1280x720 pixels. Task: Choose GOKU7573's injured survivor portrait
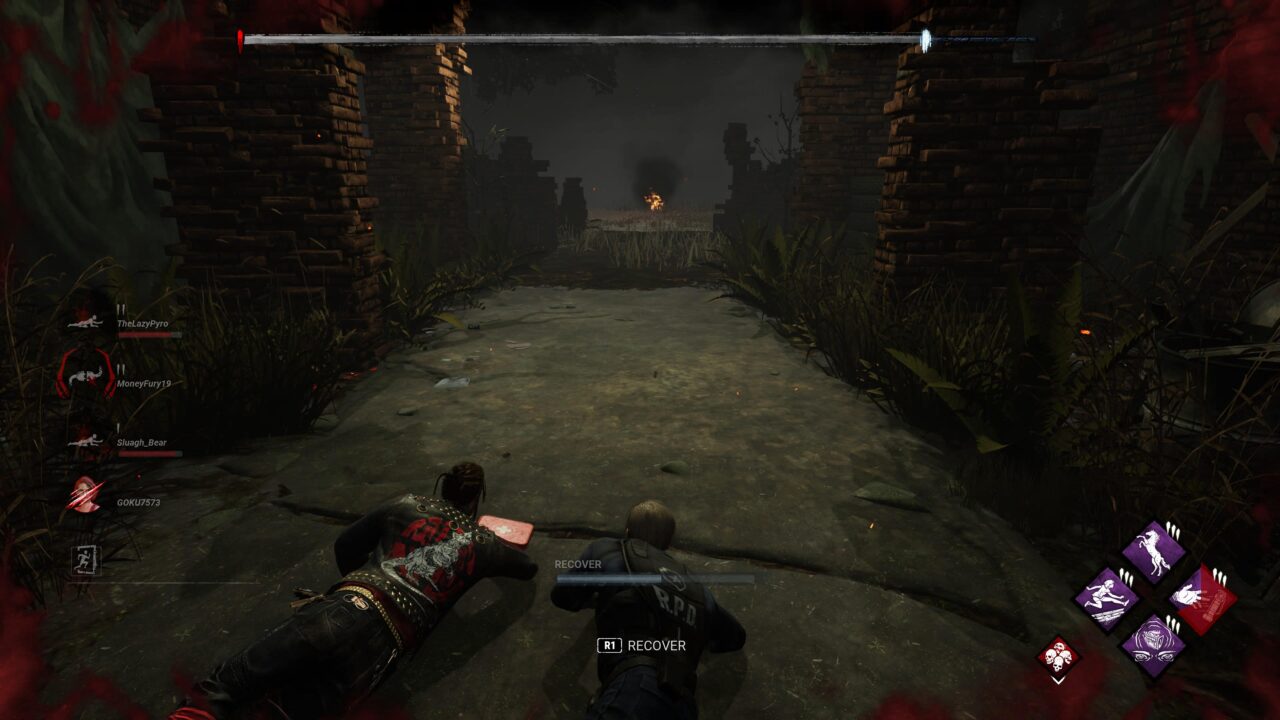click(x=84, y=496)
